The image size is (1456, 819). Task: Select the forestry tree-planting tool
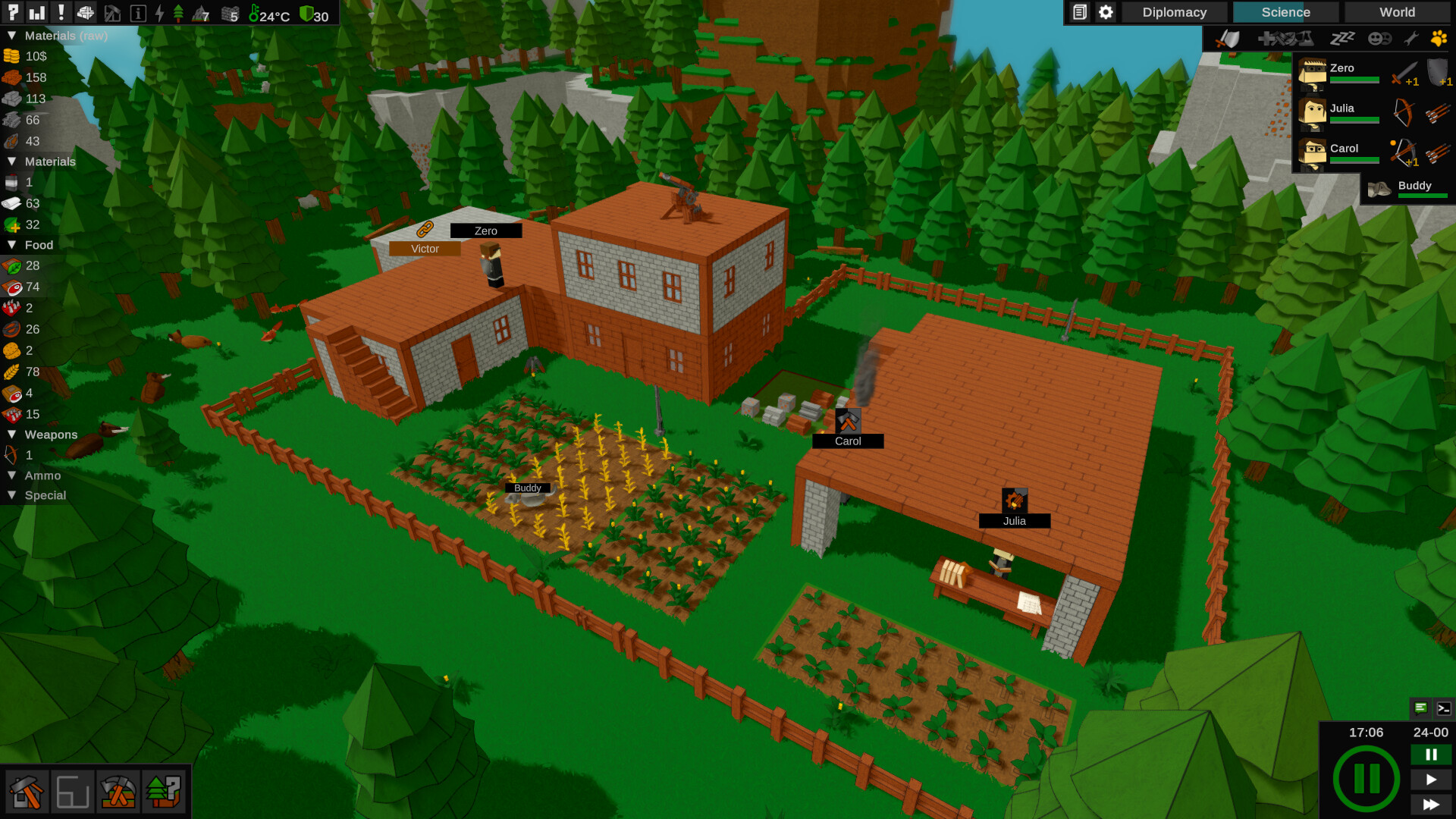pyautogui.click(x=163, y=792)
